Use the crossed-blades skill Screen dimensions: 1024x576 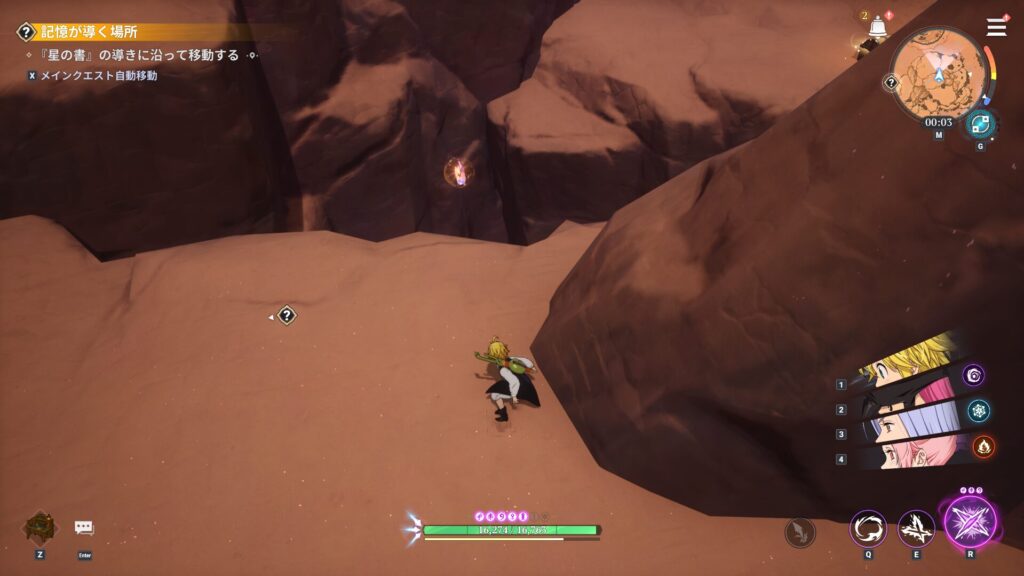pyautogui.click(x=915, y=527)
